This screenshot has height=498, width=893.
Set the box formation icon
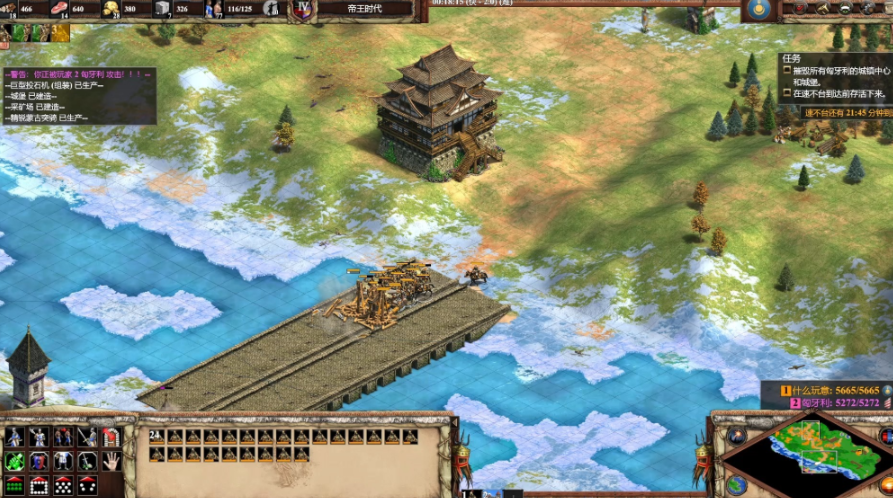(38, 485)
